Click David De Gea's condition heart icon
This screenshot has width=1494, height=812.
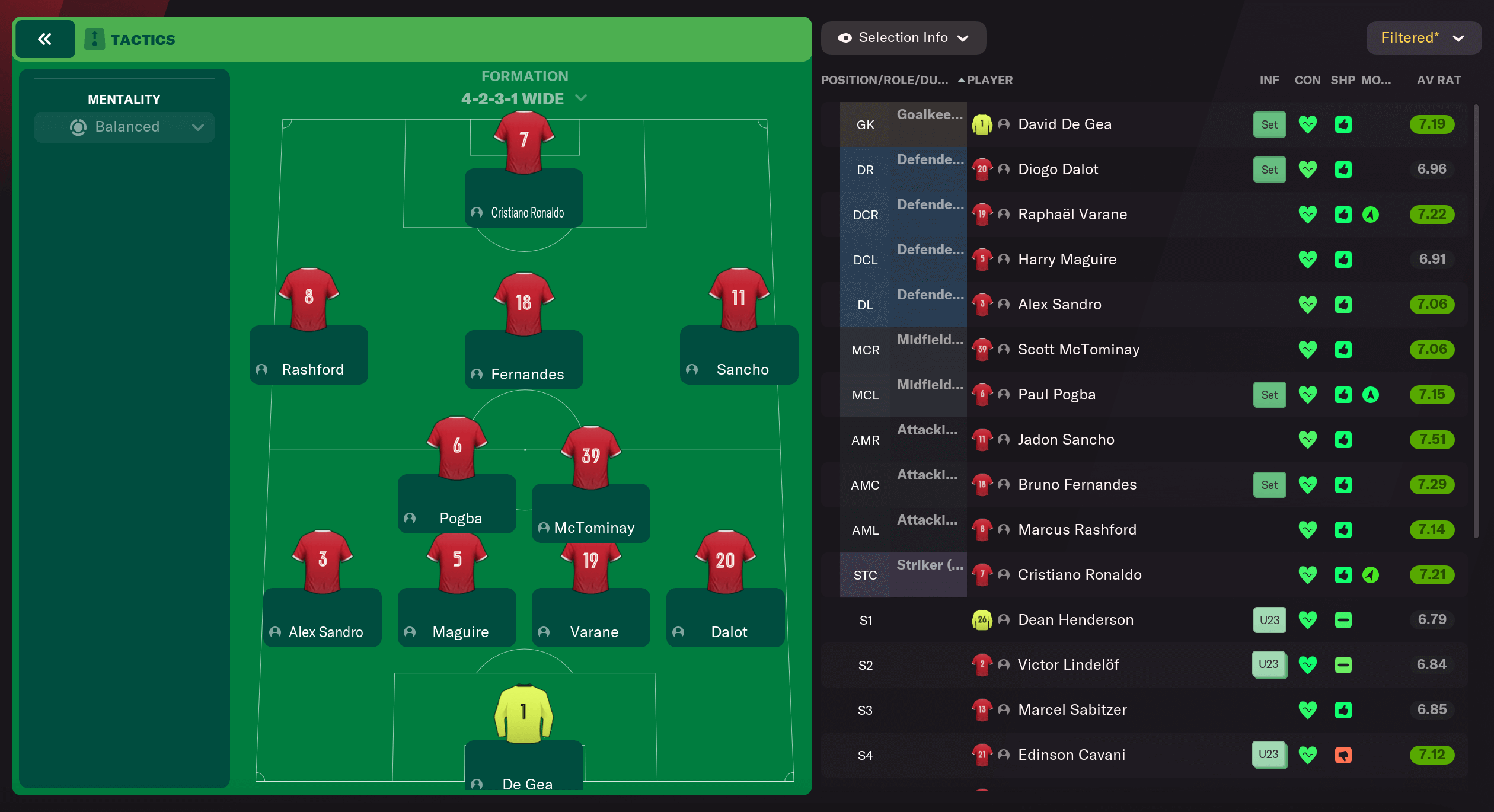pos(1308,124)
